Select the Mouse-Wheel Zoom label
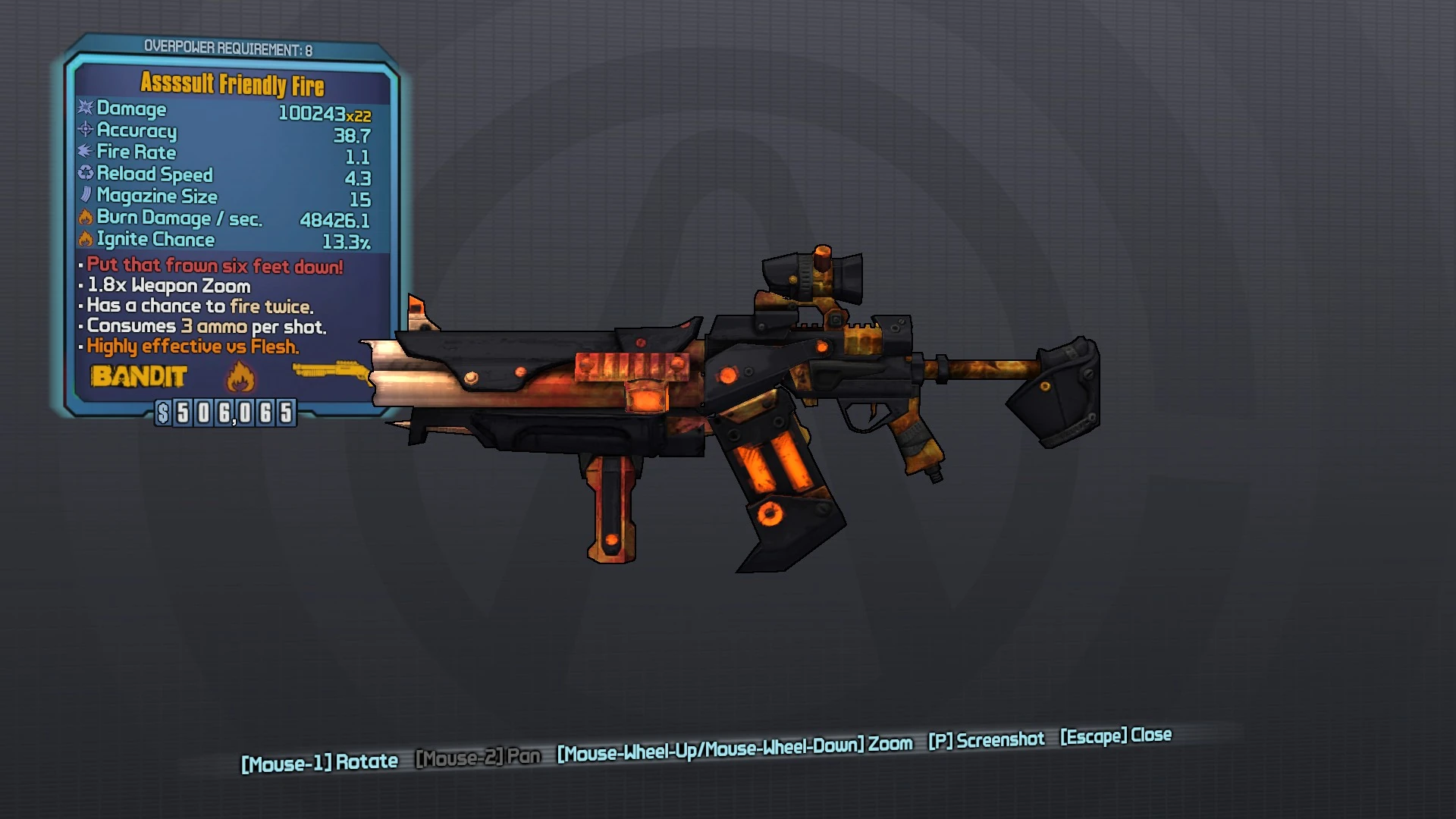Image resolution: width=1456 pixels, height=819 pixels. tap(733, 745)
